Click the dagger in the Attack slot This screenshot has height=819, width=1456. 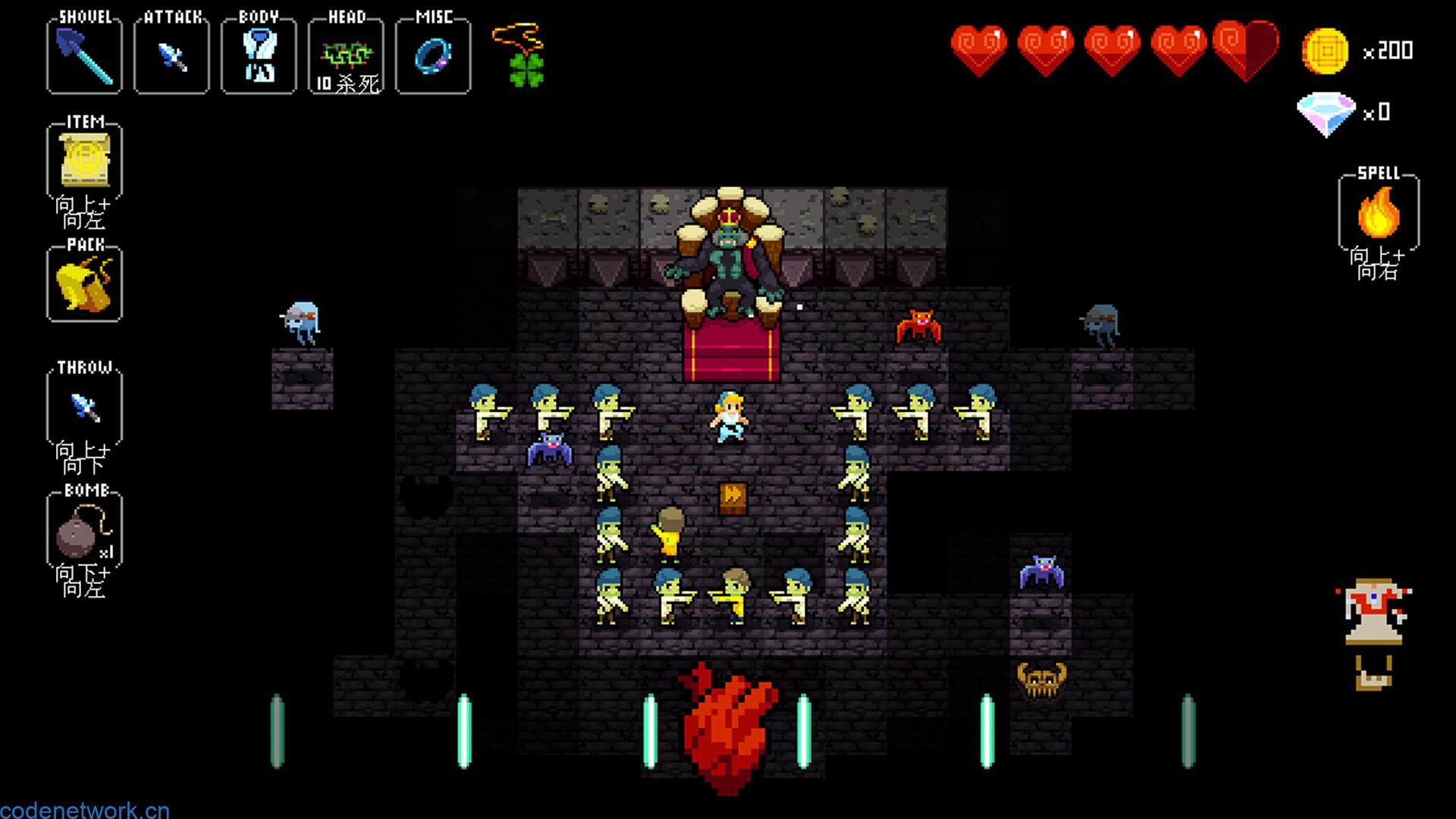point(171,55)
